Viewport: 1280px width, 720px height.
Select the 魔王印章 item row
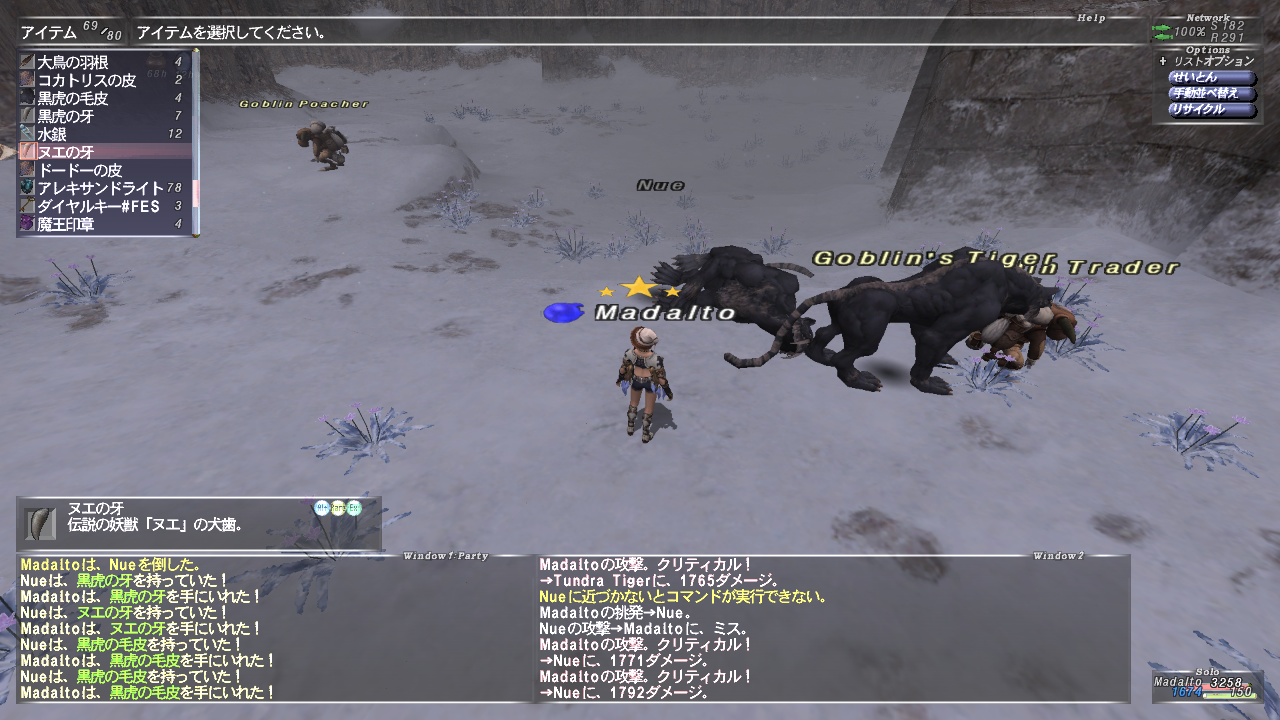tap(100, 224)
